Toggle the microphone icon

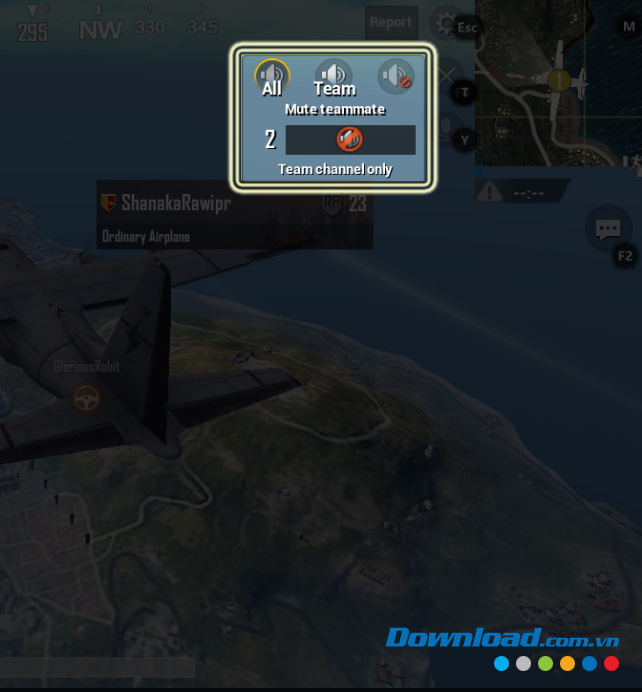click(x=446, y=128)
